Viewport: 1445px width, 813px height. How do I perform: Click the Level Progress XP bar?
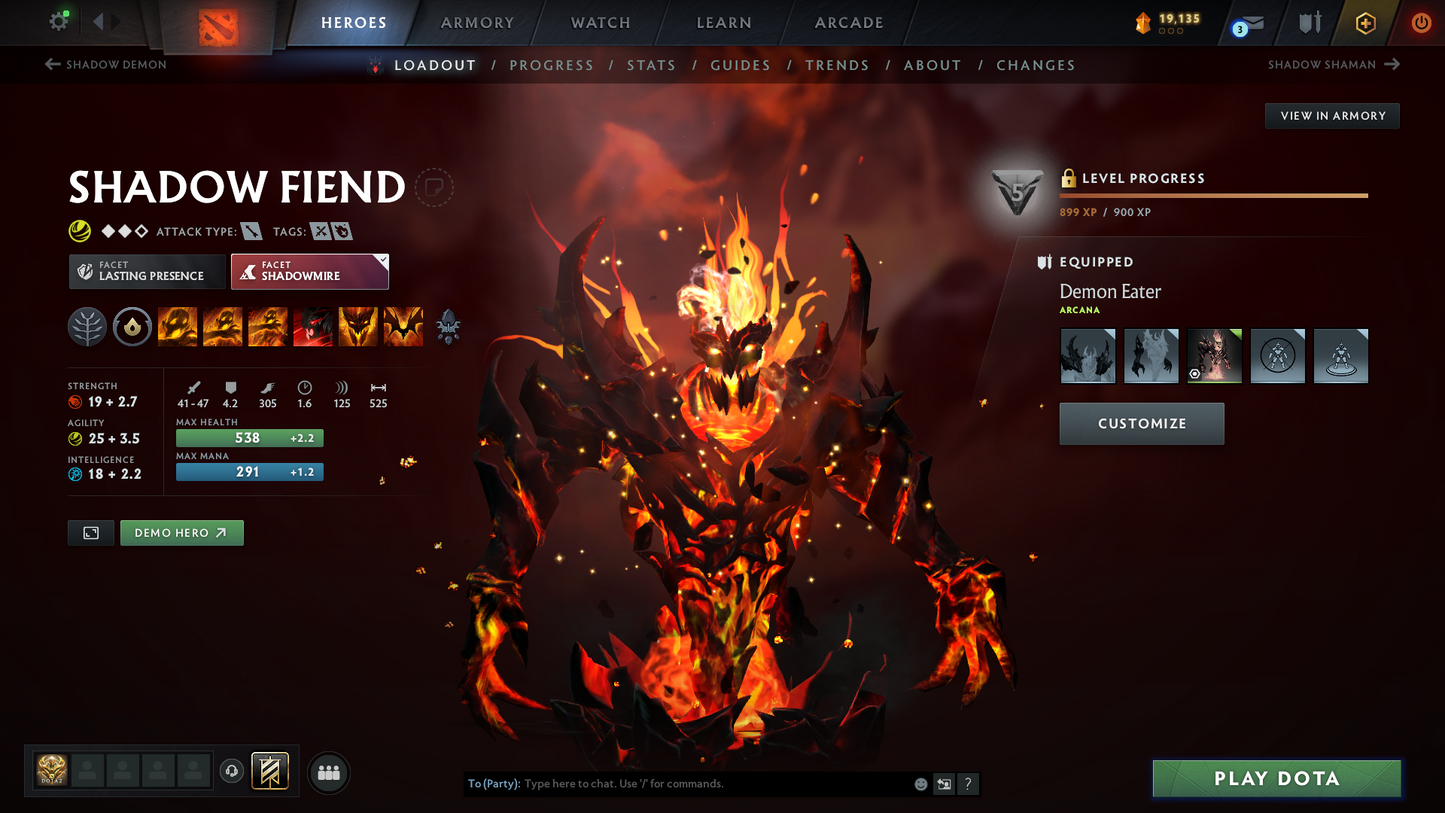click(1213, 195)
